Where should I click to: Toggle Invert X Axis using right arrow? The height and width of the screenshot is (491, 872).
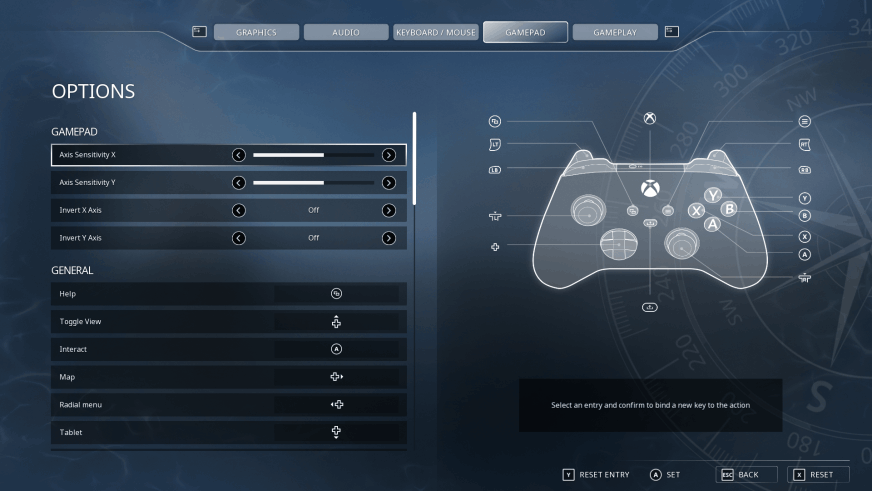tap(389, 210)
